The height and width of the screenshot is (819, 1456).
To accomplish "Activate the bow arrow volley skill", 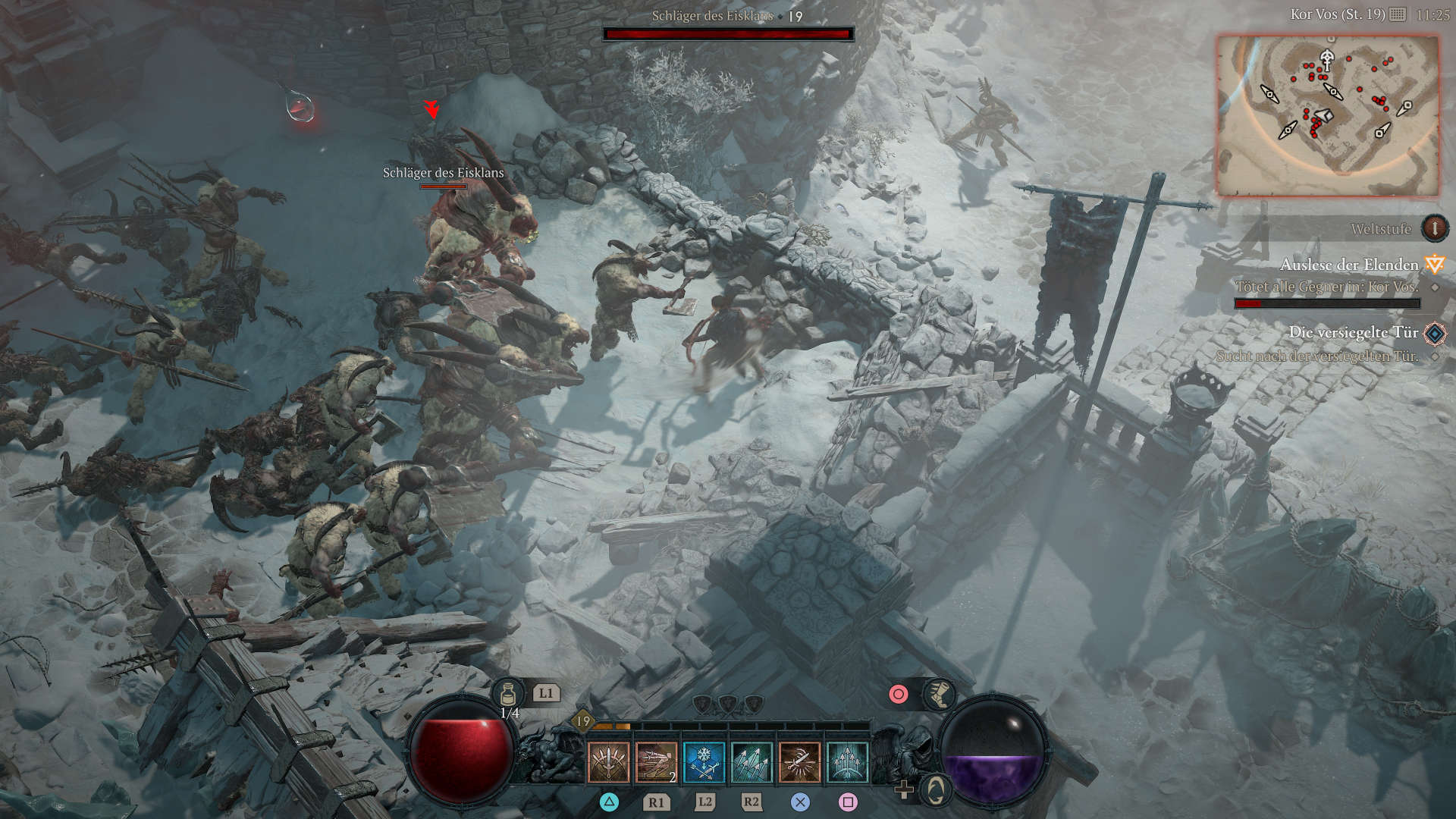I will (847, 762).
